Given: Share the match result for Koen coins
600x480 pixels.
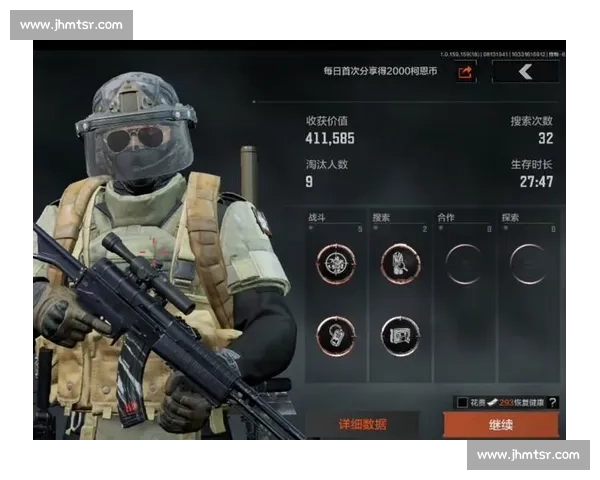Looking at the screenshot, I should point(466,71).
